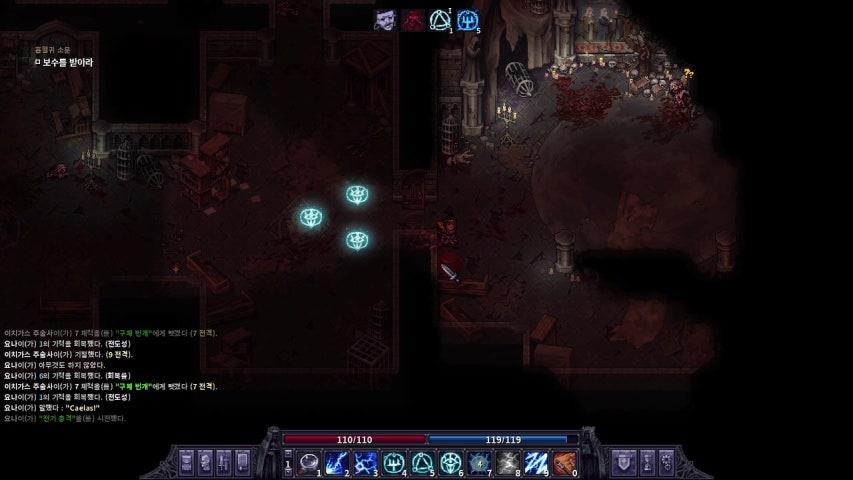Click the combat log message panel
Screen dimensions: 853x480
(x=110, y=375)
